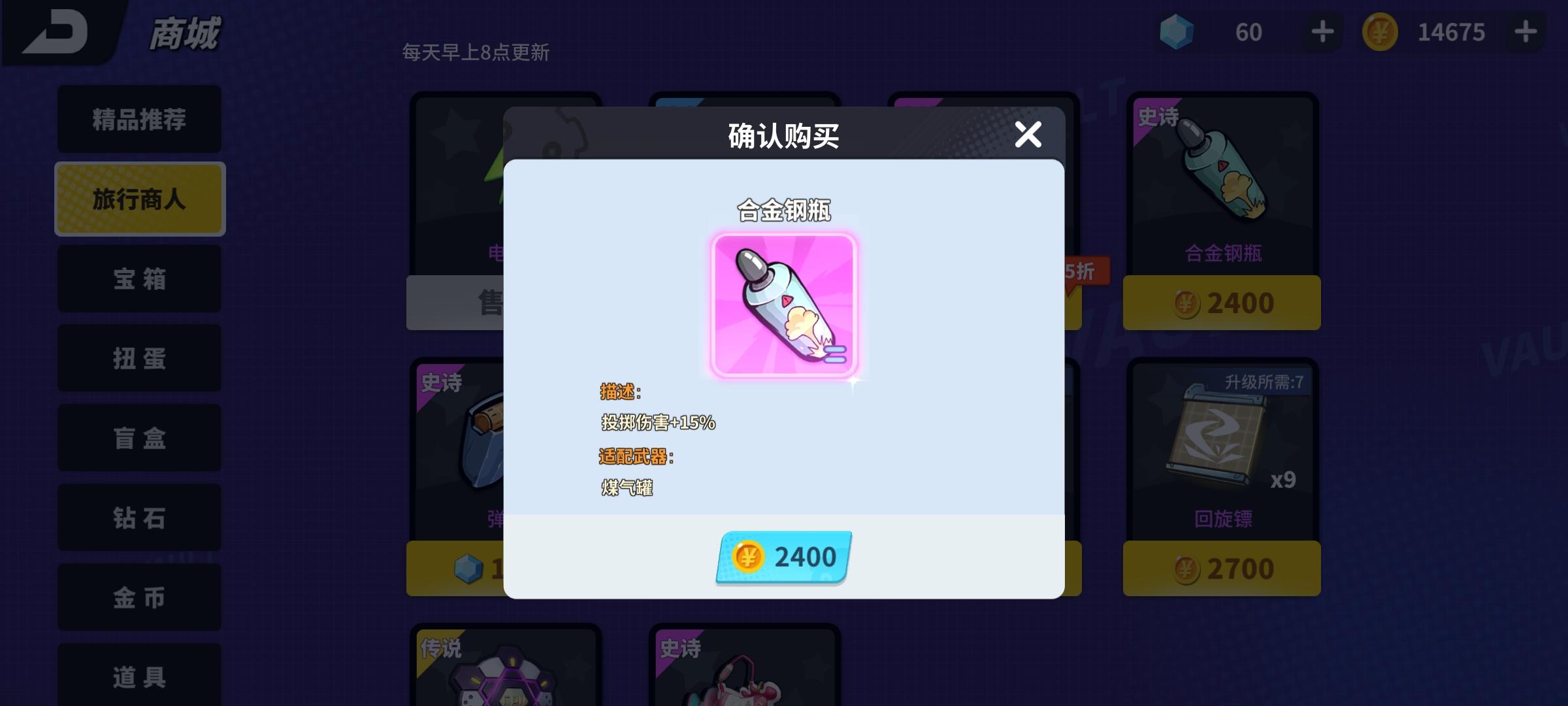Confirm purchase with the 2400 gold button

(x=783, y=556)
